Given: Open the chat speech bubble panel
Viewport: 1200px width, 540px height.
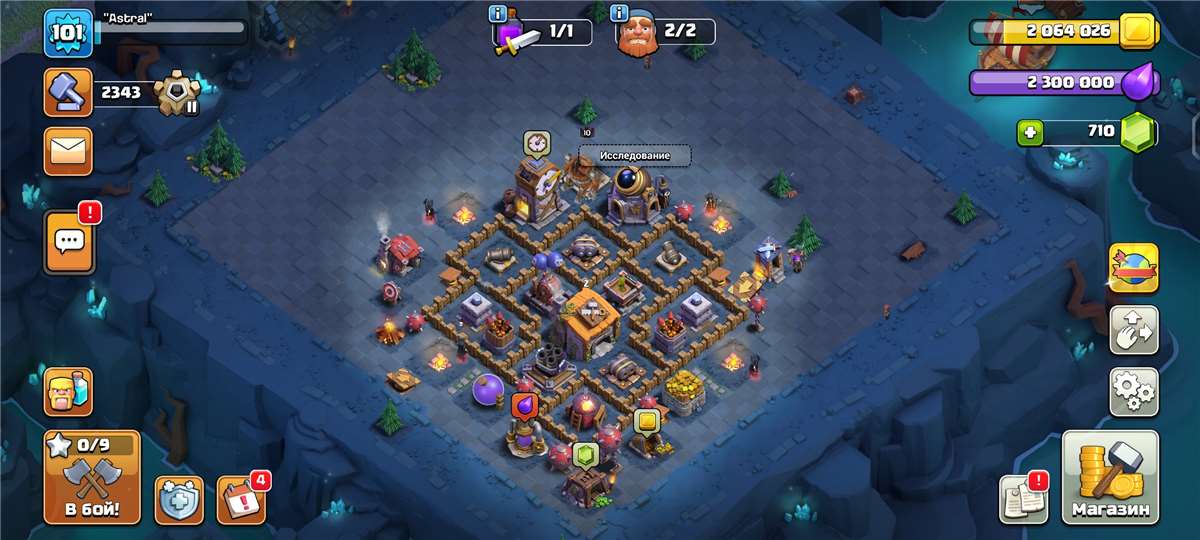Looking at the screenshot, I should pyautogui.click(x=69, y=241).
